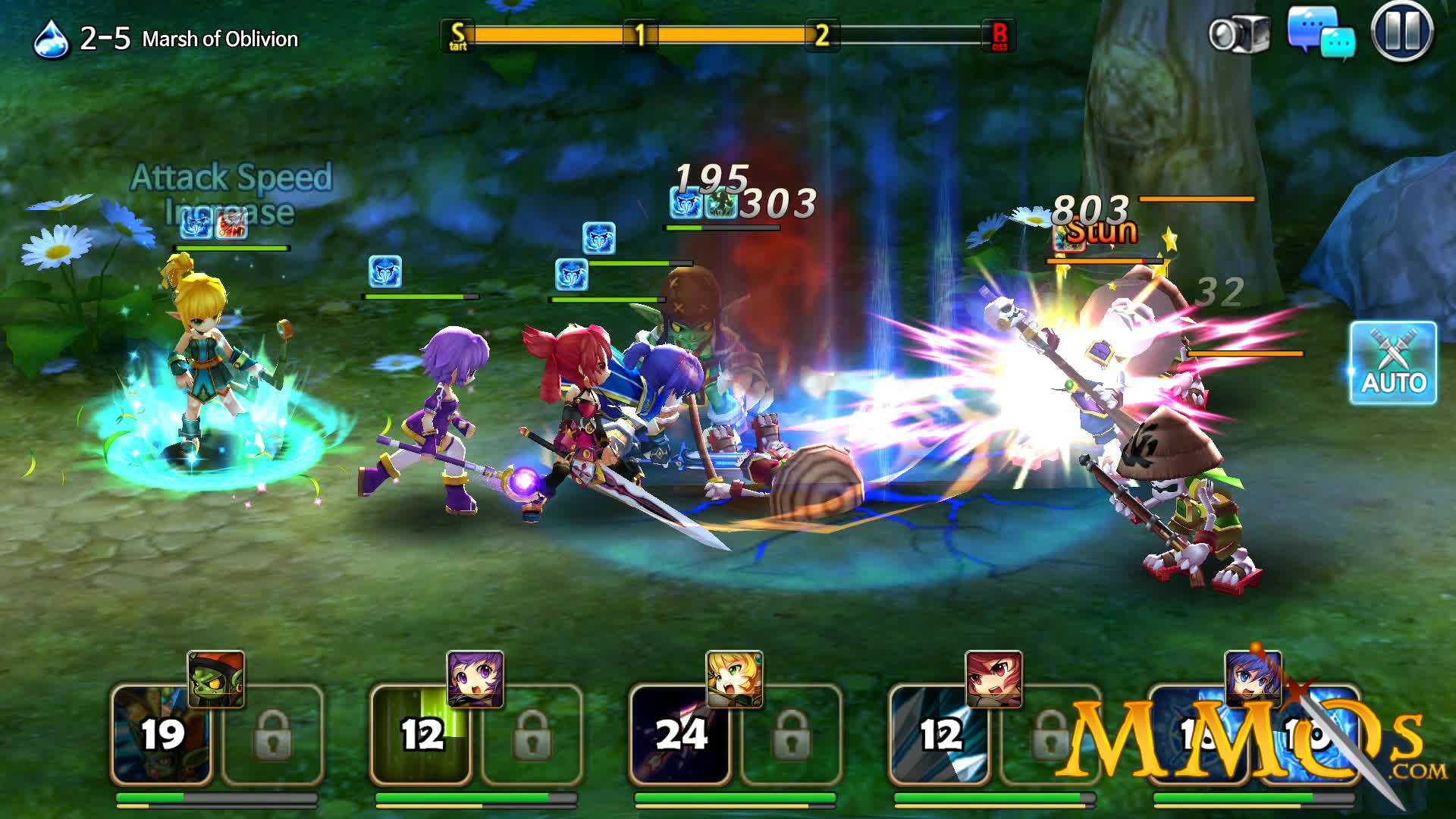Viewport: 1456px width, 819px height.
Task: Pause the battle
Action: (1401, 32)
